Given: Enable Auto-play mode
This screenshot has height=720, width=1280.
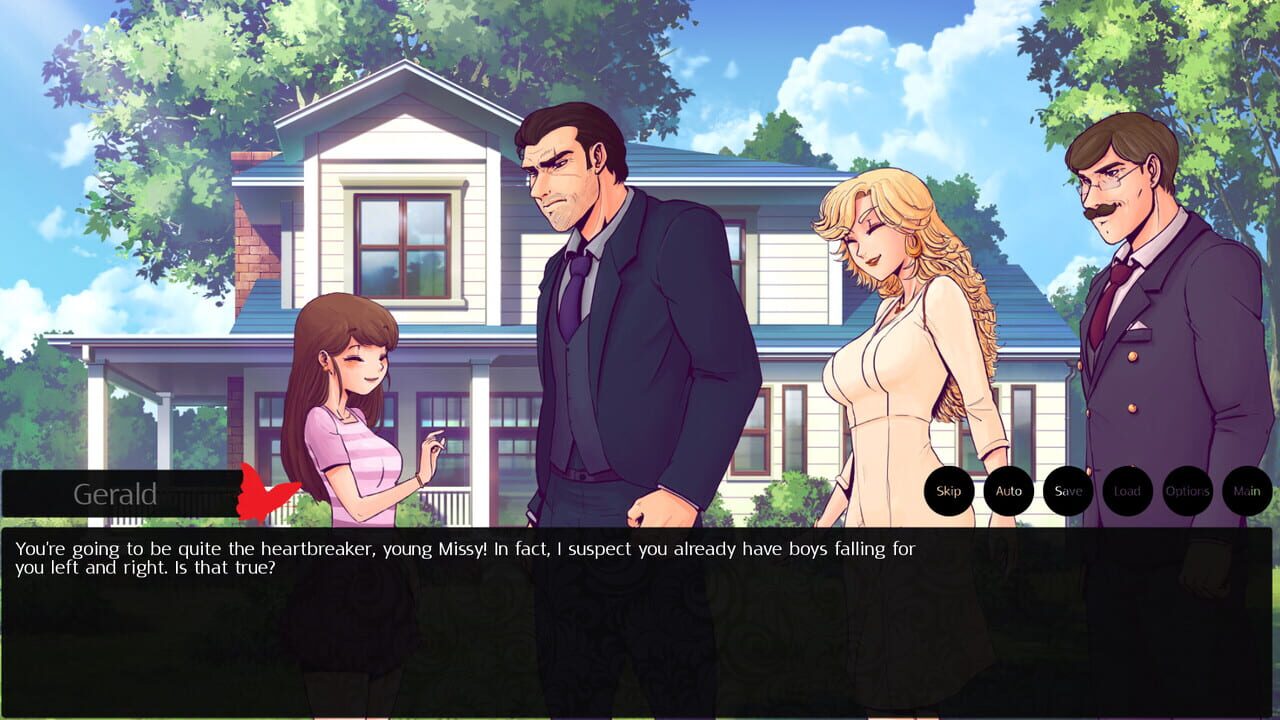Looking at the screenshot, I should pyautogui.click(x=1007, y=491).
